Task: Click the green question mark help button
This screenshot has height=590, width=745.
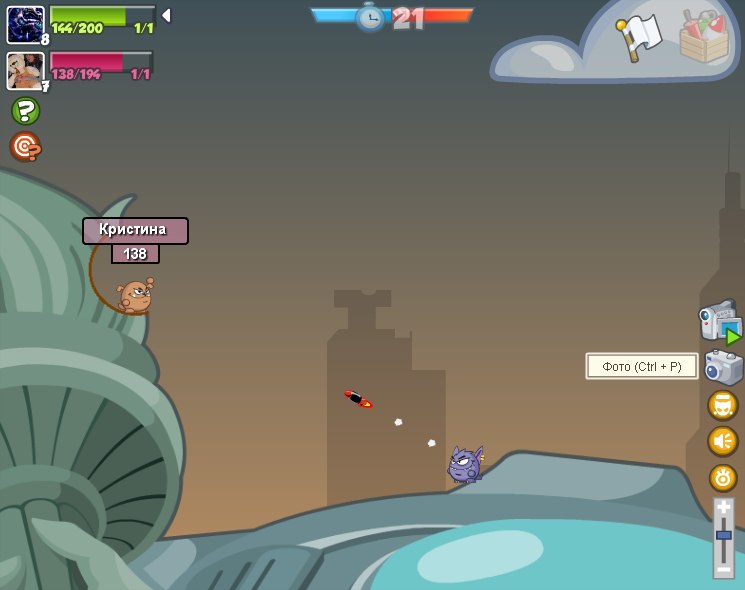Action: [x=25, y=111]
